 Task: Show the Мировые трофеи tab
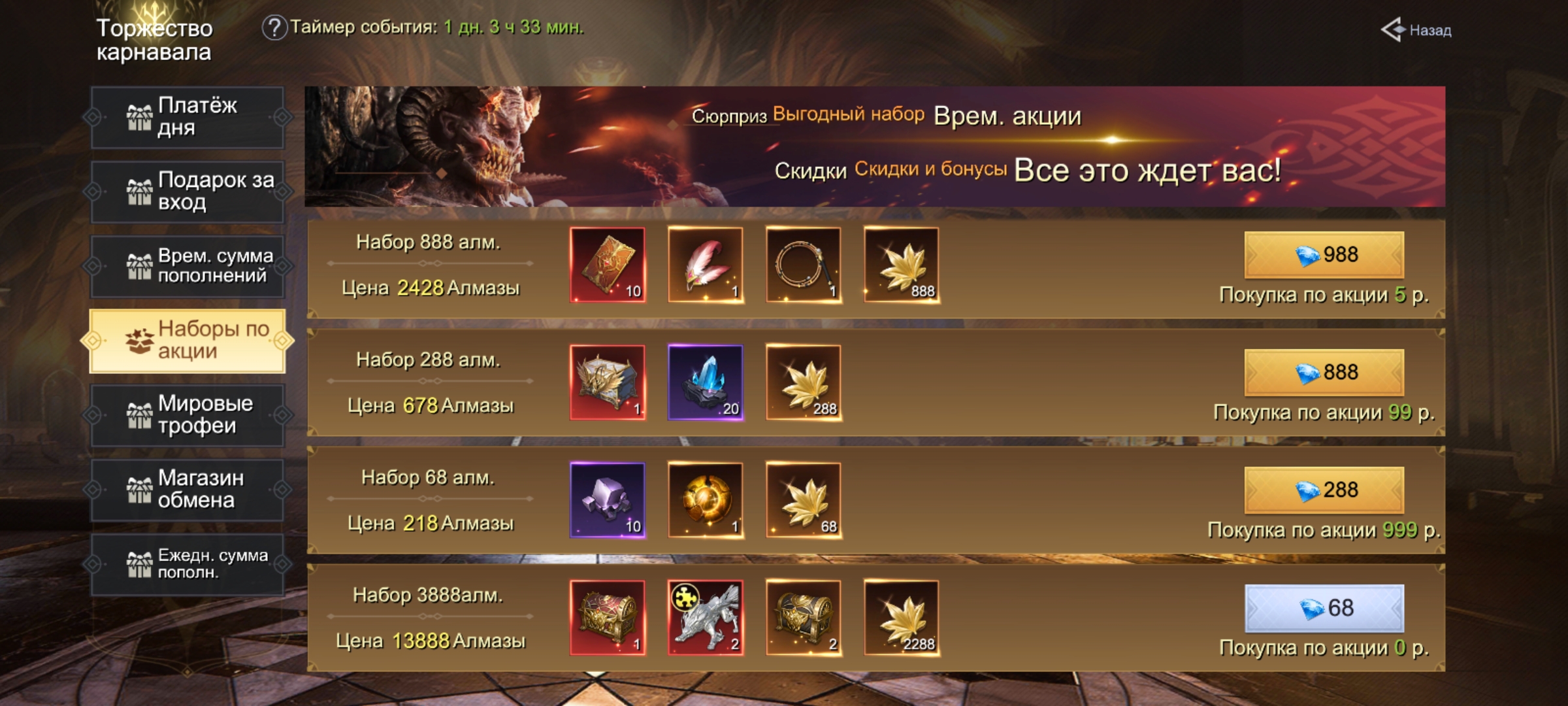click(188, 415)
